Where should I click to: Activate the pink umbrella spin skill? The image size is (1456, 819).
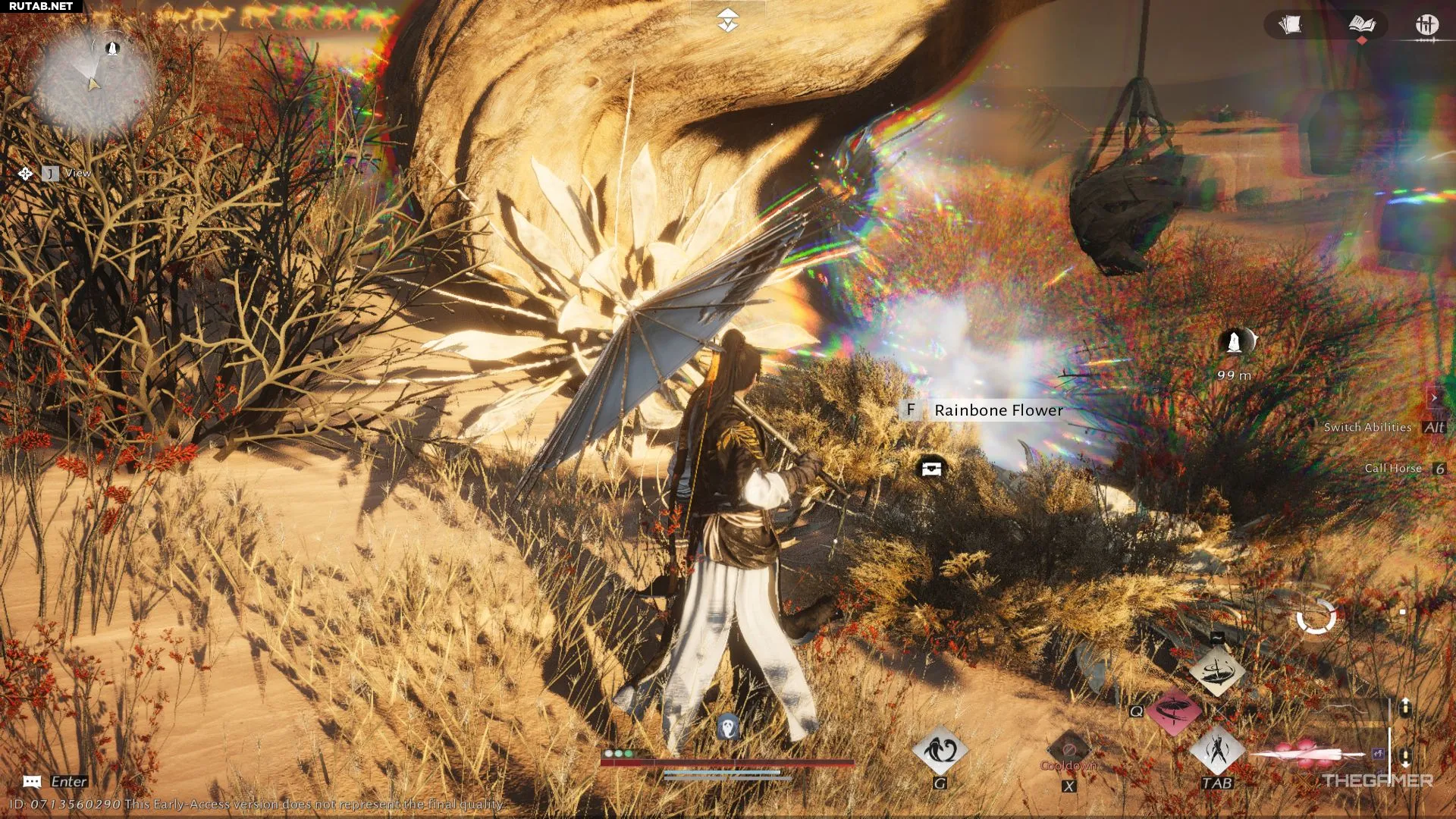[1174, 711]
